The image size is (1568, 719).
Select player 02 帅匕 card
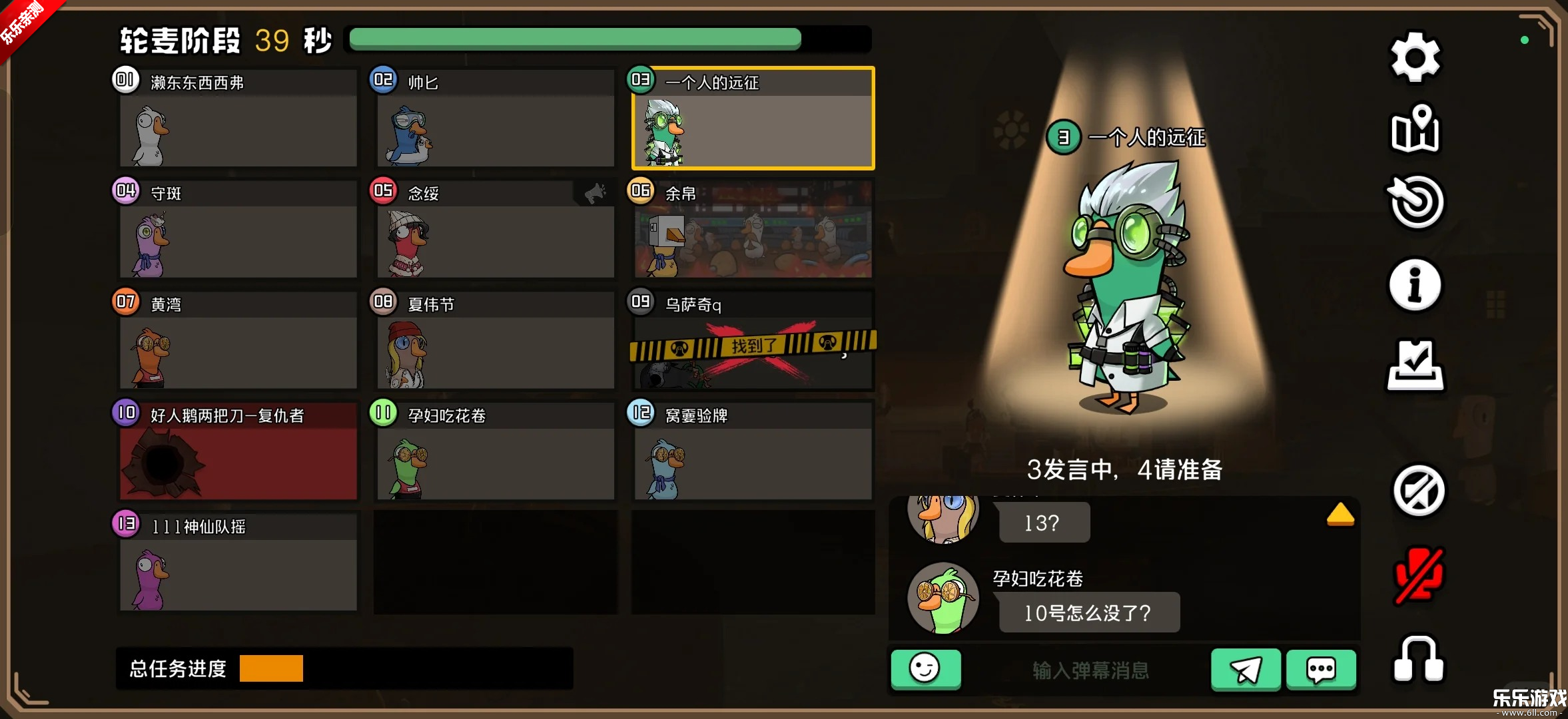coord(495,120)
